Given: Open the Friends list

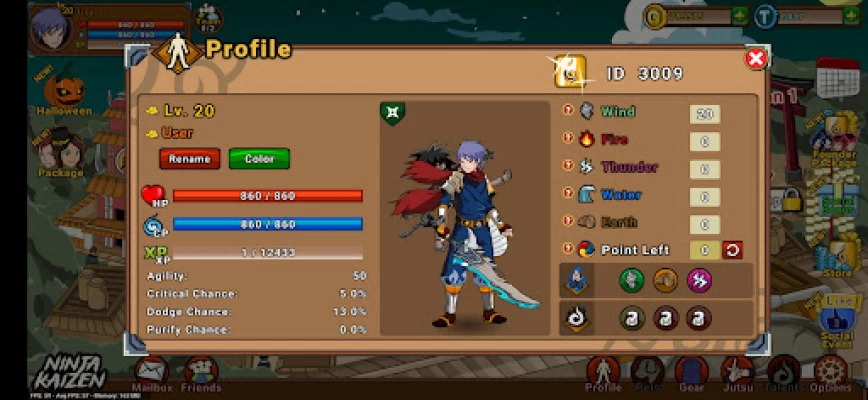Looking at the screenshot, I should (201, 374).
